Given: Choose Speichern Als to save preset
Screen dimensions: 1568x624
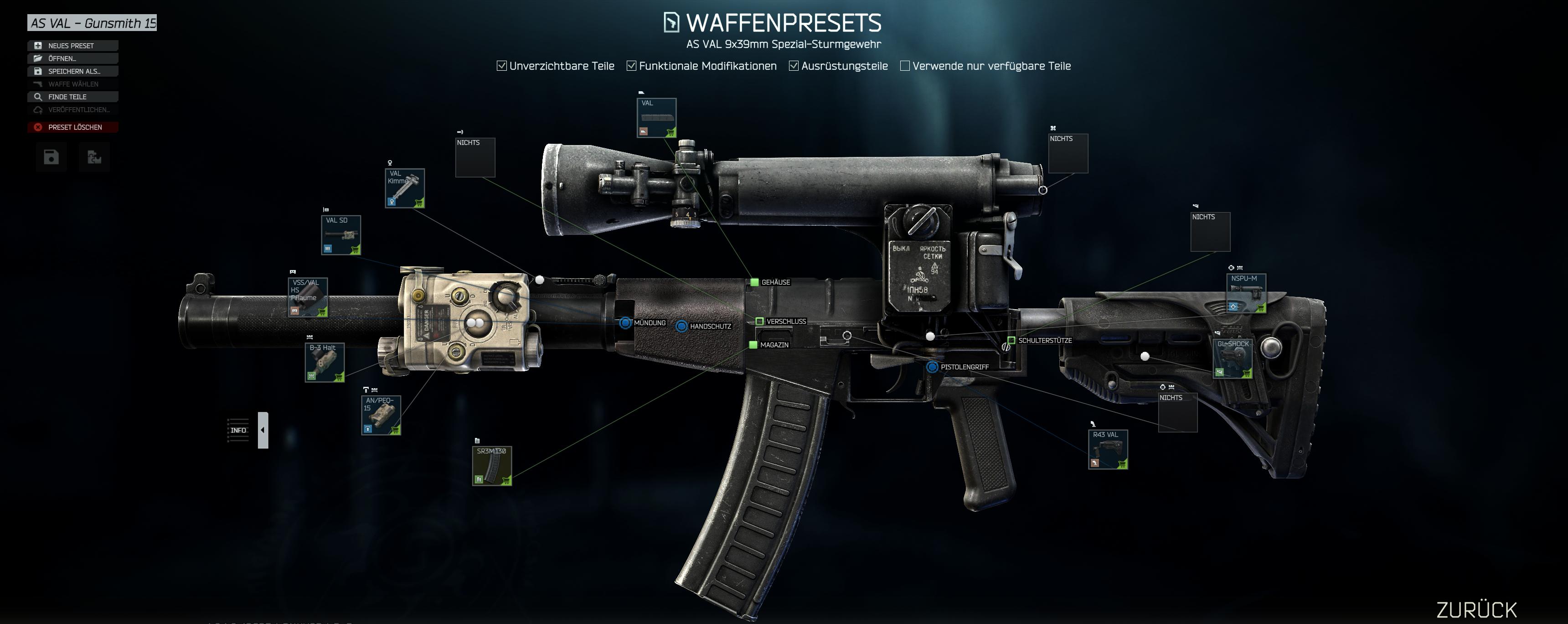Looking at the screenshot, I should [72, 71].
